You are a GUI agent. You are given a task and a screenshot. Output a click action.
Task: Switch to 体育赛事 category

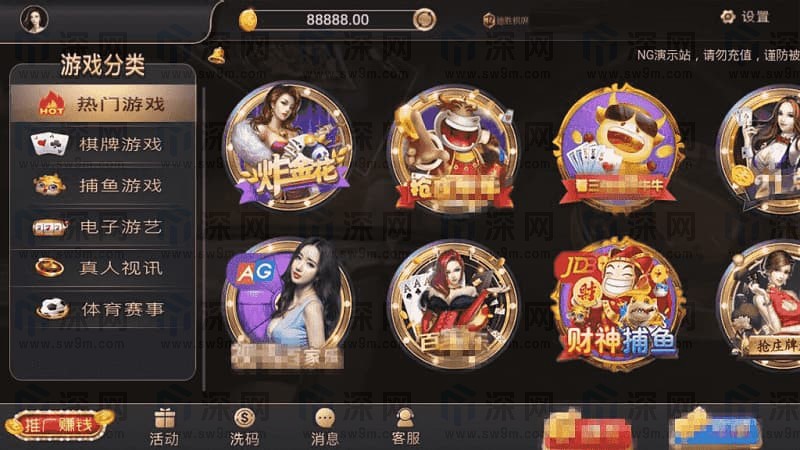click(103, 309)
